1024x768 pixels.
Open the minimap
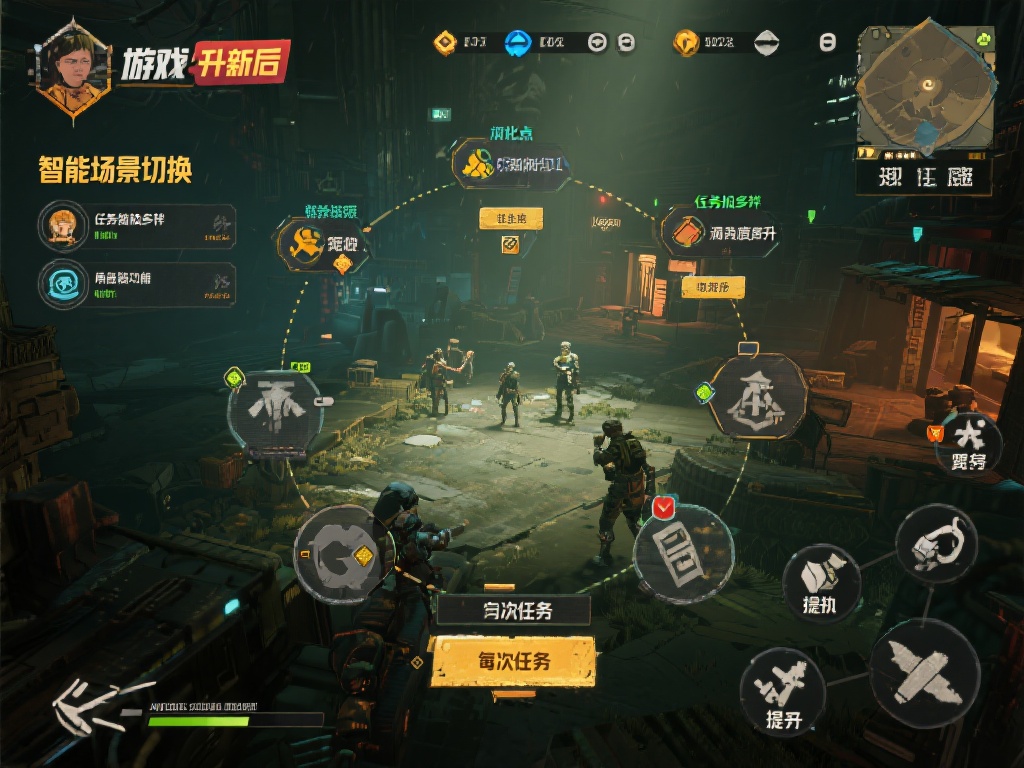coord(925,91)
